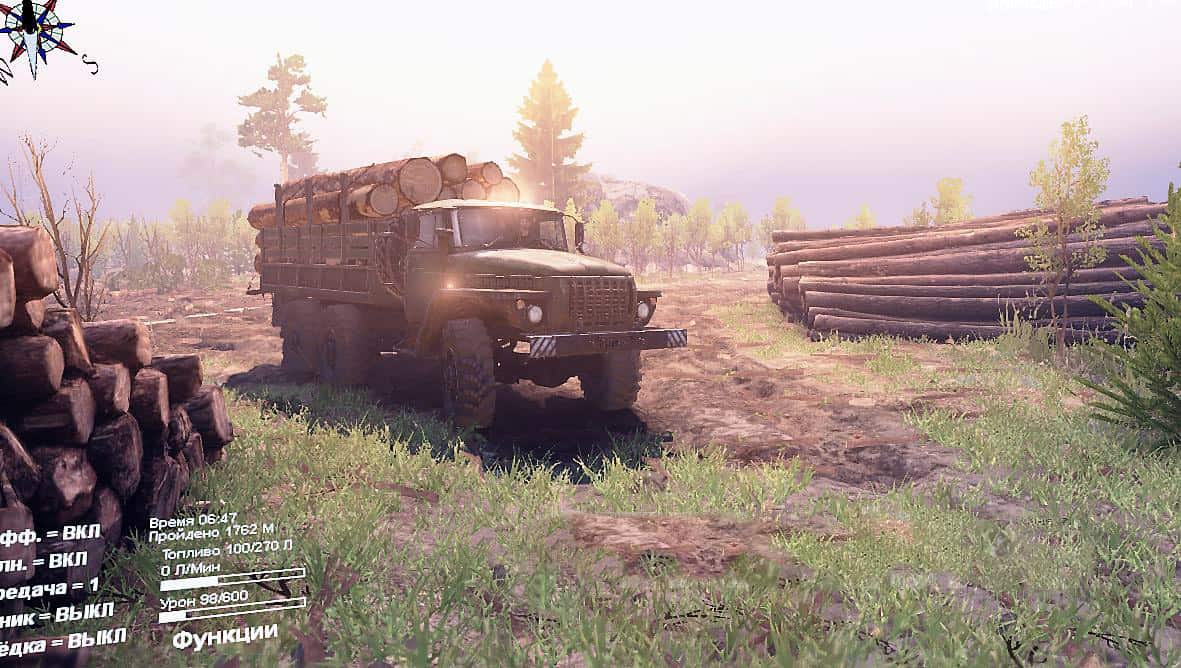Screen dimensions: 1181x668
Task: Open the Функции functions menu
Action: click(x=224, y=634)
